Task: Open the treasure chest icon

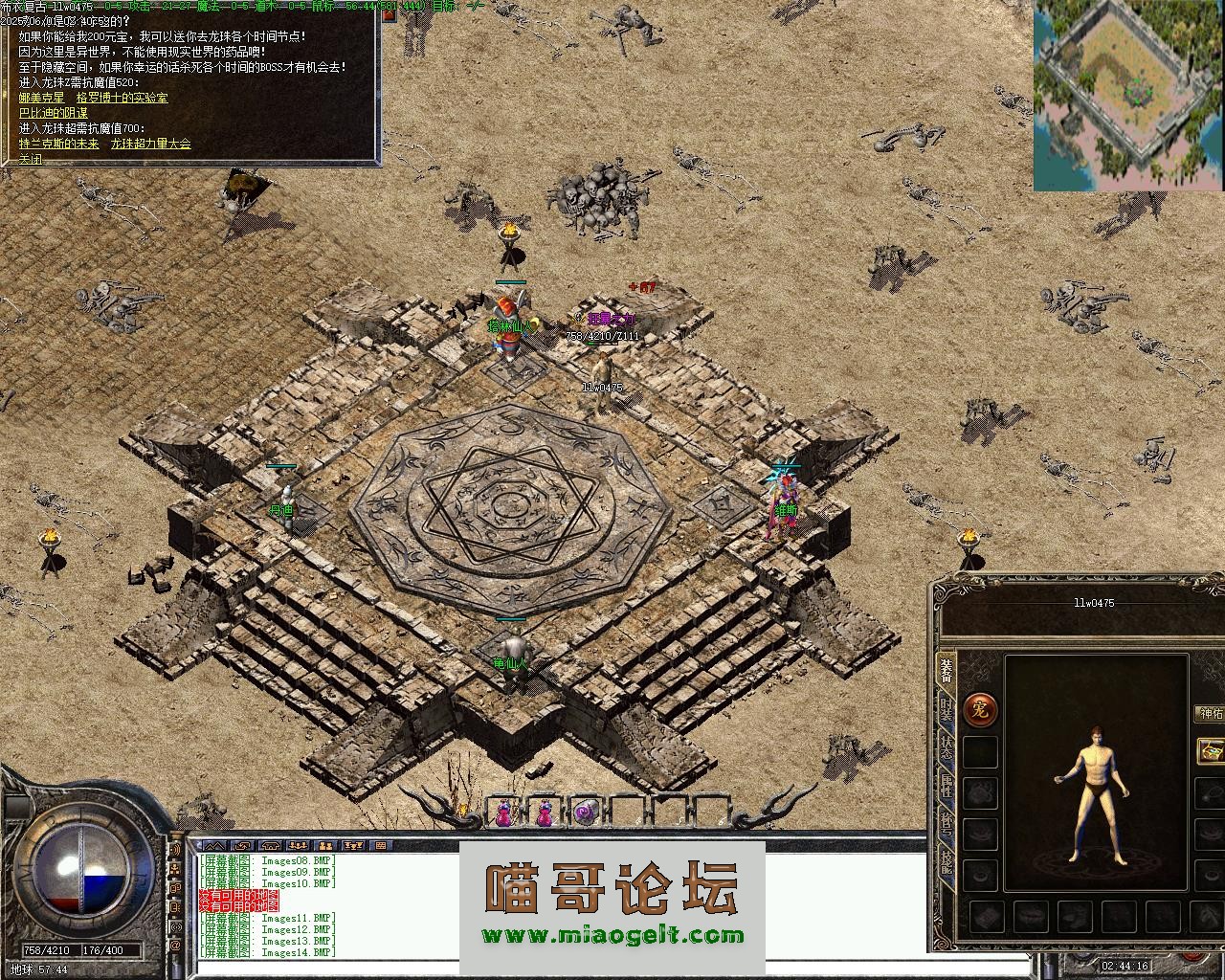Action: 1212,750
